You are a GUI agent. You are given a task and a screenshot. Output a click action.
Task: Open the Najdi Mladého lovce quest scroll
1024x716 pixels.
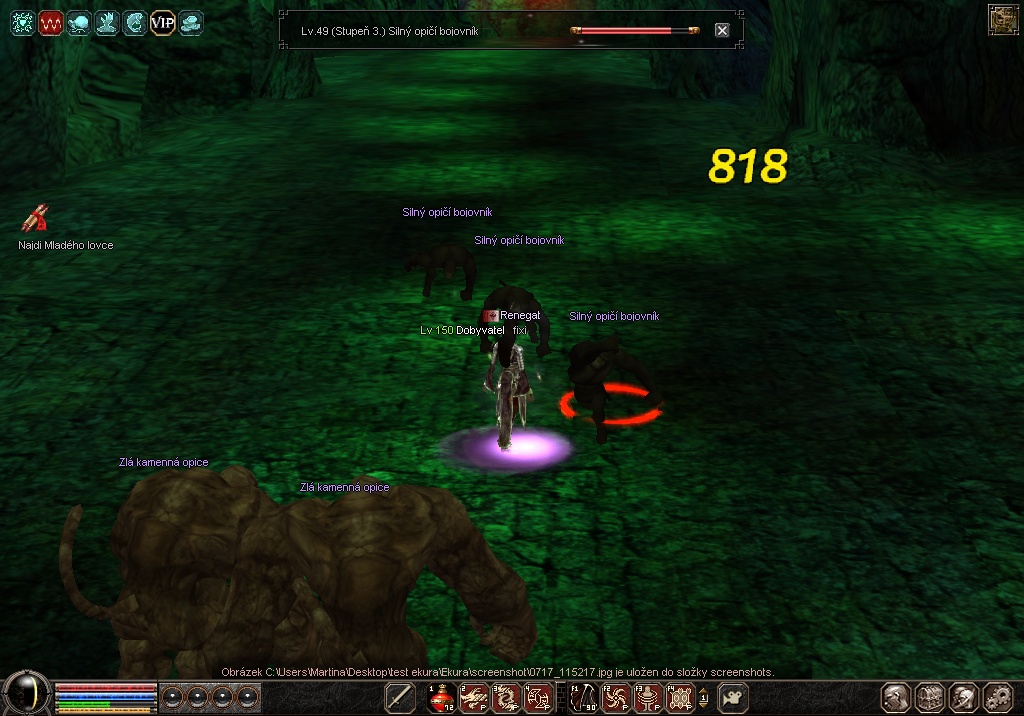tap(37, 218)
